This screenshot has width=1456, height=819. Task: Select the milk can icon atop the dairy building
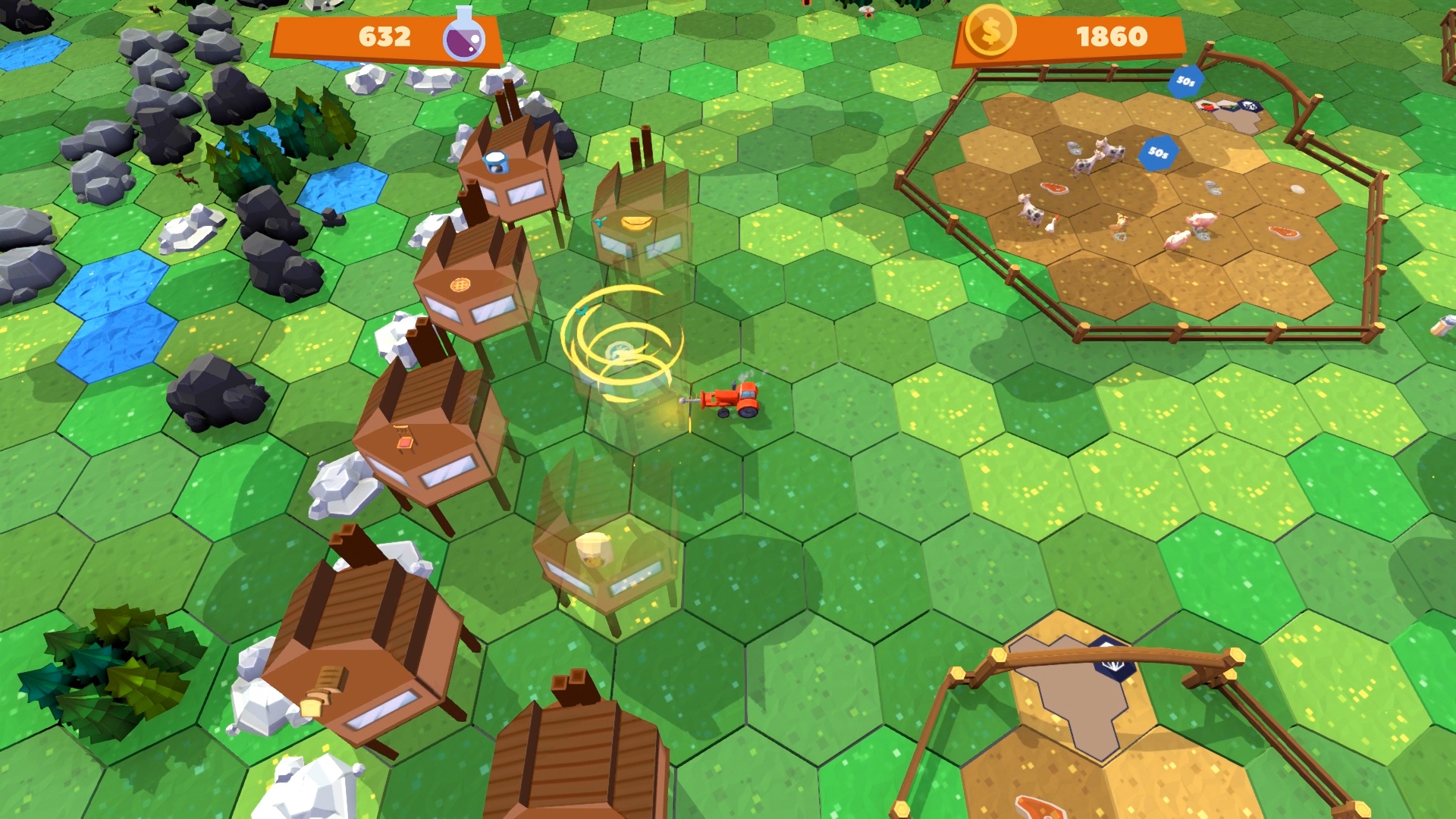[x=495, y=162]
